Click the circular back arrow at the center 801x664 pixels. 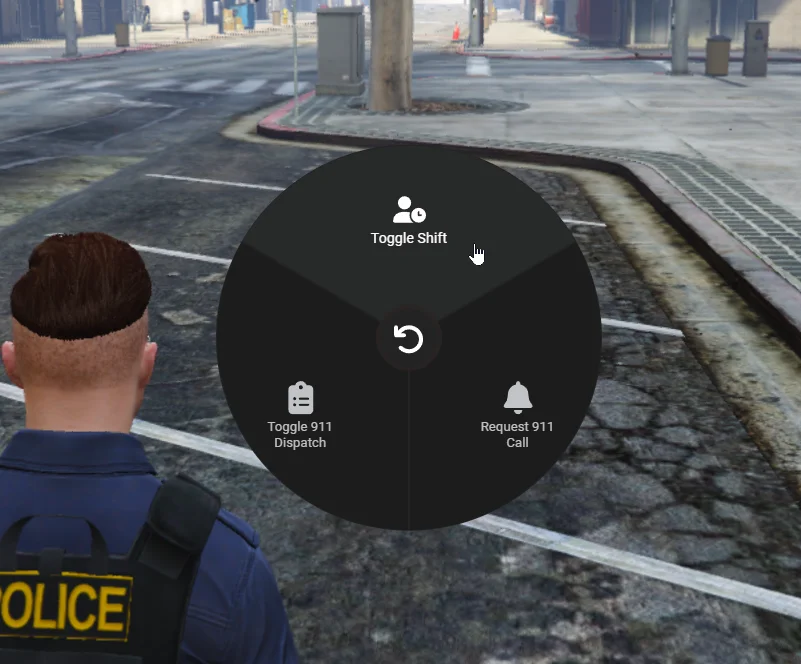click(409, 339)
